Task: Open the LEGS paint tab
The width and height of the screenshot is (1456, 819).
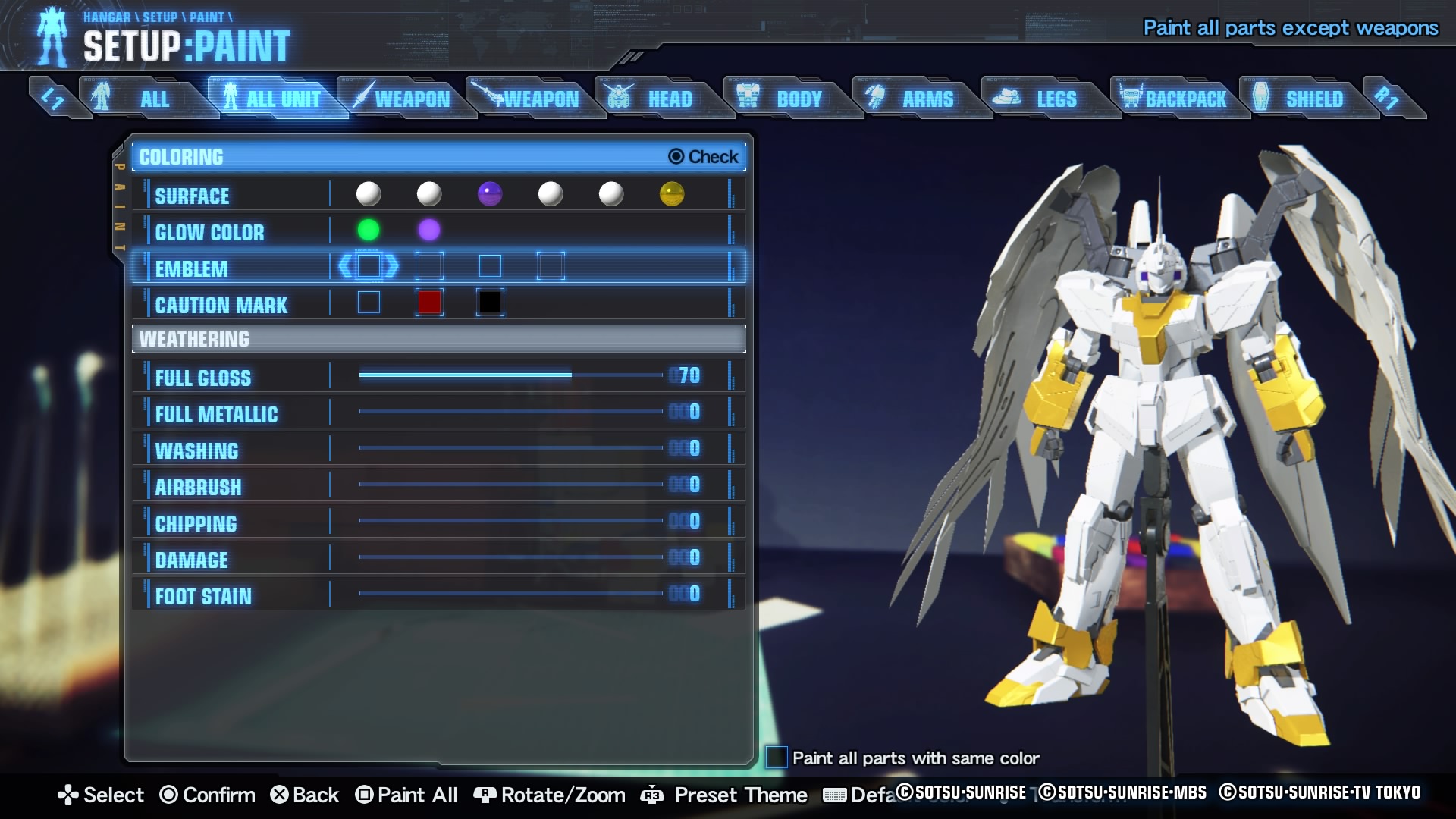Action: (1046, 99)
